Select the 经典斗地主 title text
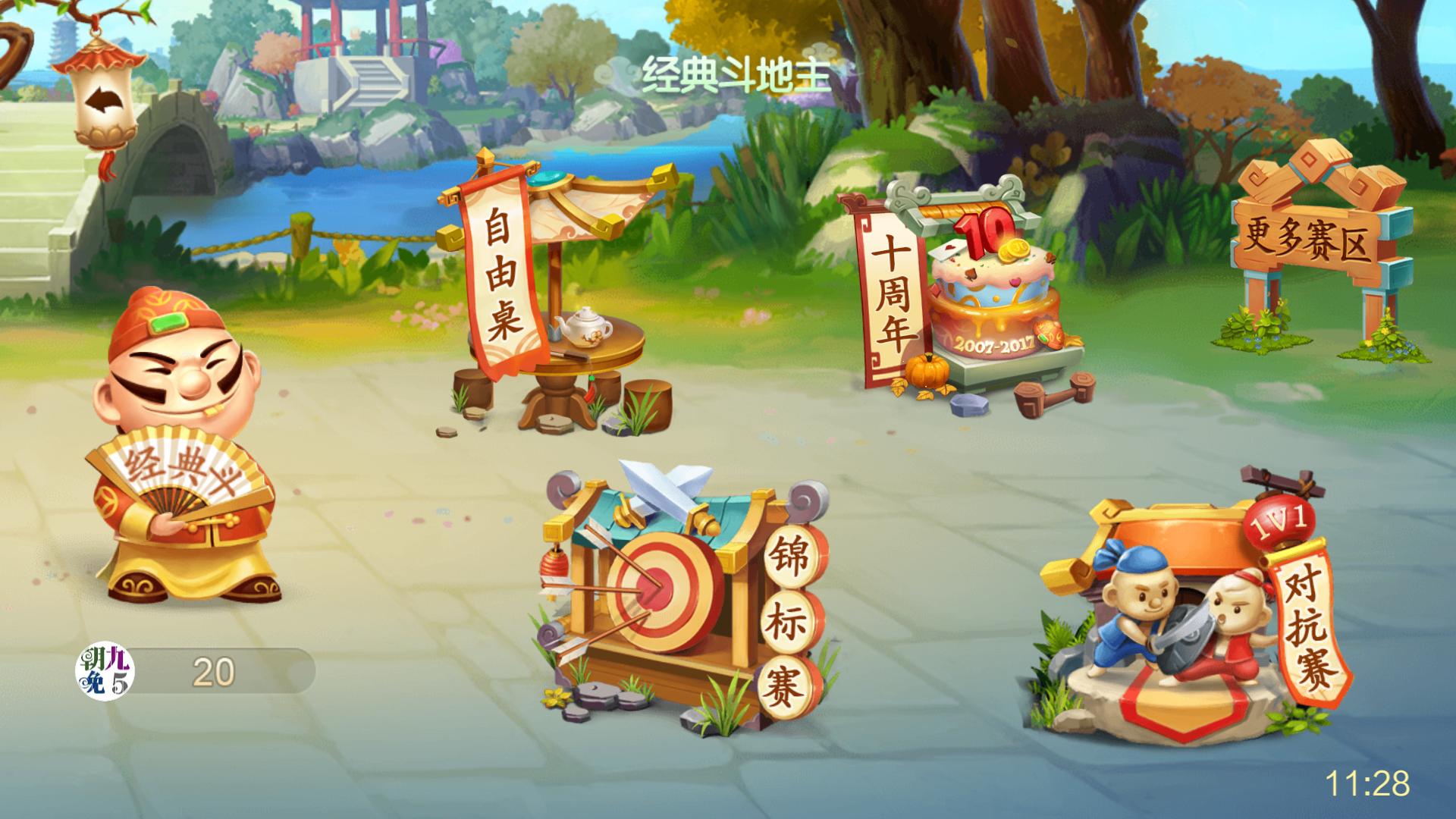 pyautogui.click(x=737, y=74)
